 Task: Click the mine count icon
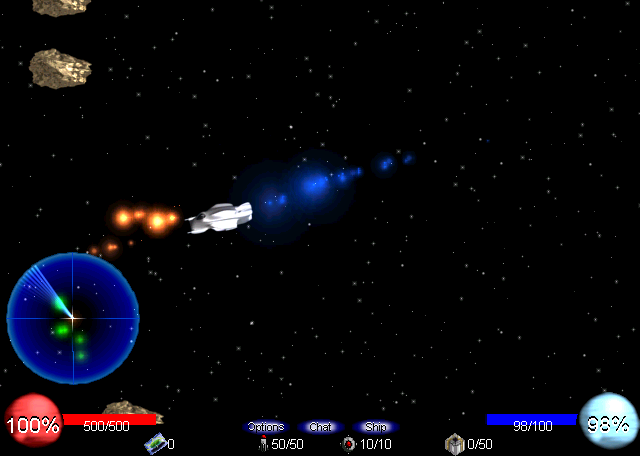tap(348, 443)
